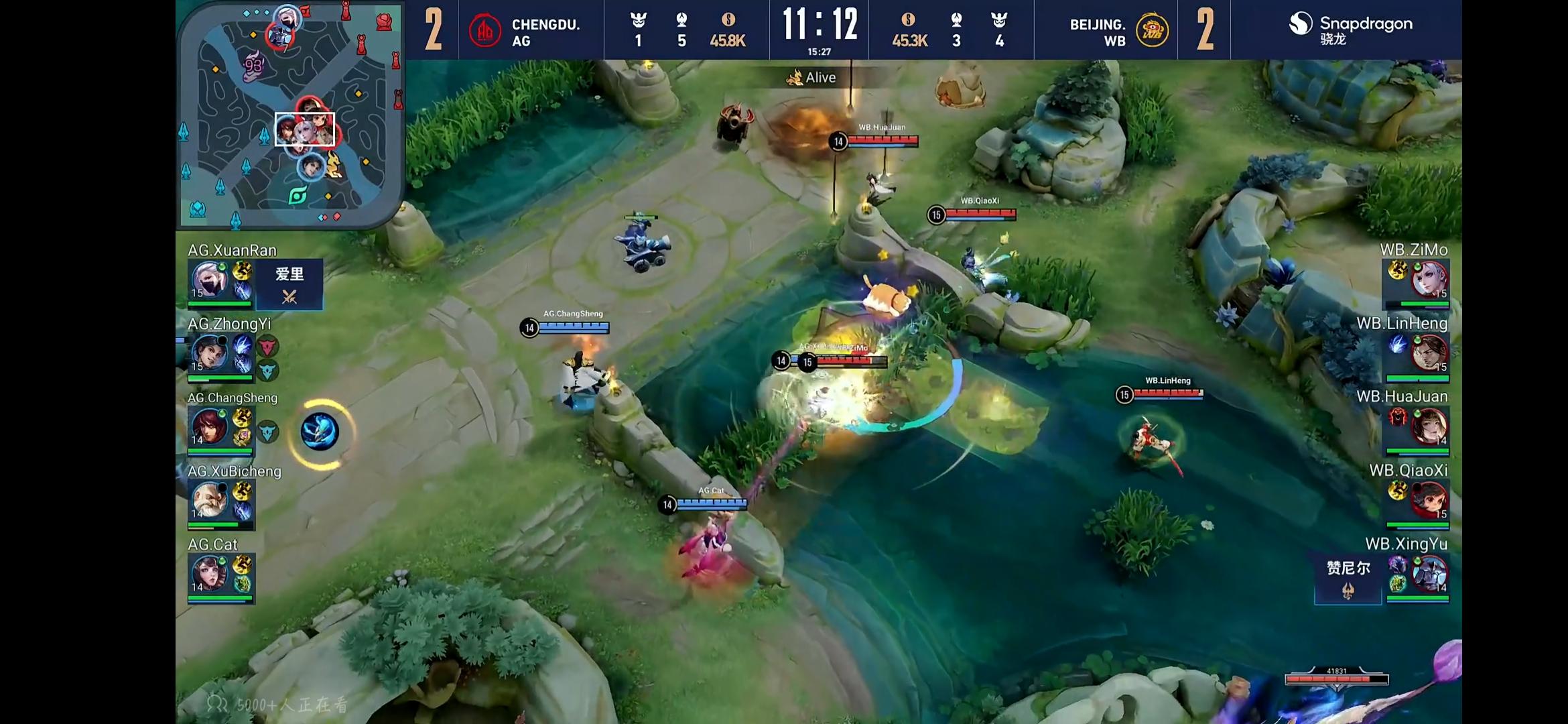Pick AG.Cat's hero portrait
The image size is (1568, 724).
coord(210,574)
